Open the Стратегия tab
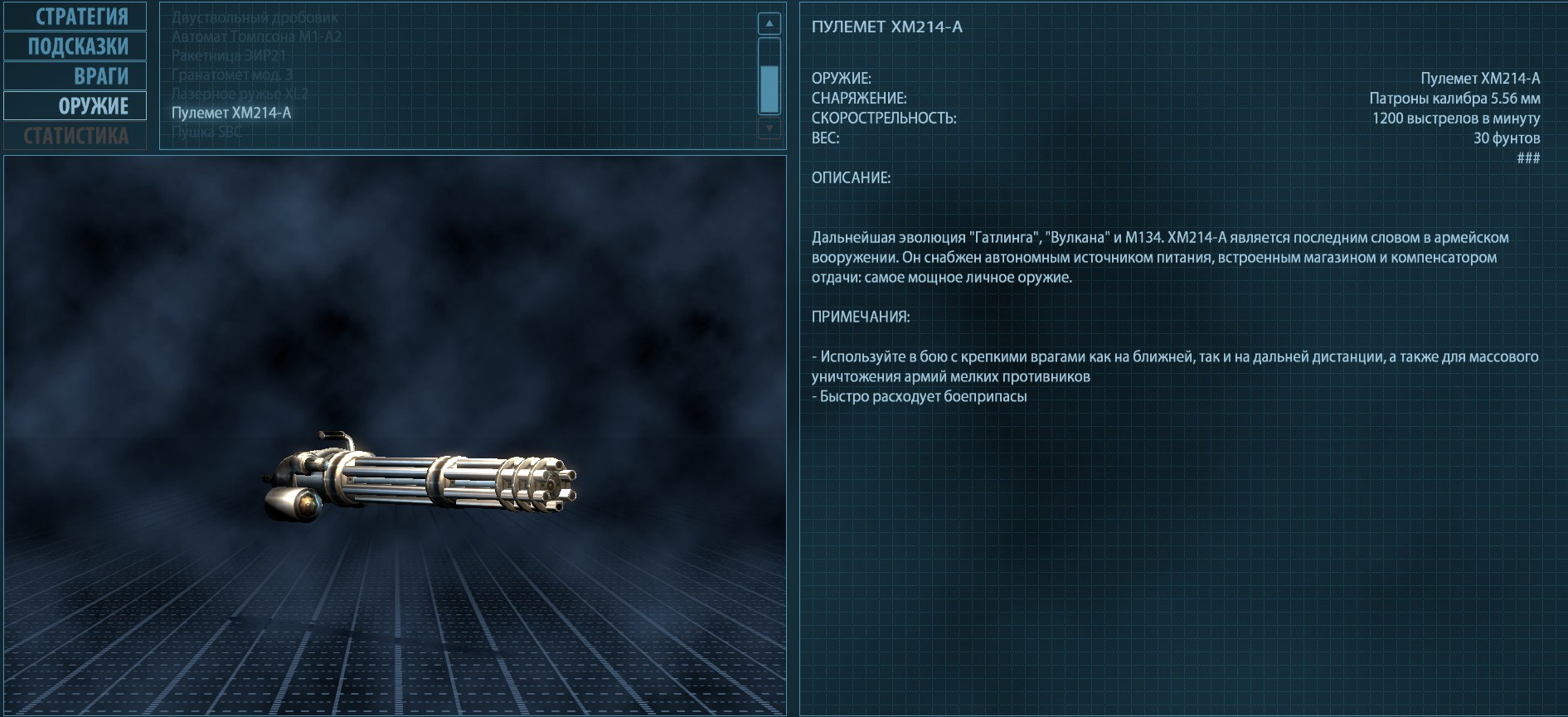 76,17
